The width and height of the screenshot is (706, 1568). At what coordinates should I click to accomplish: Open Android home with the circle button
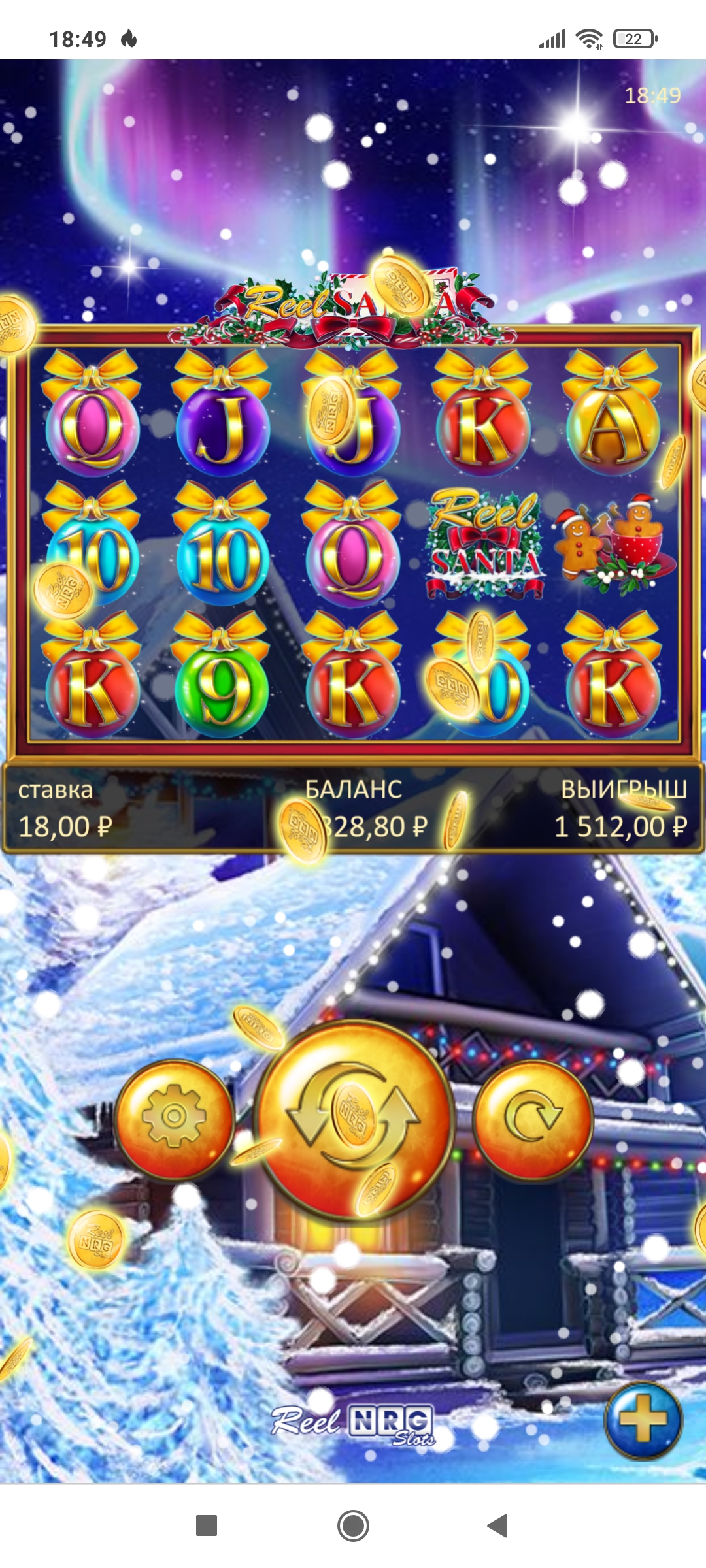click(x=353, y=1526)
